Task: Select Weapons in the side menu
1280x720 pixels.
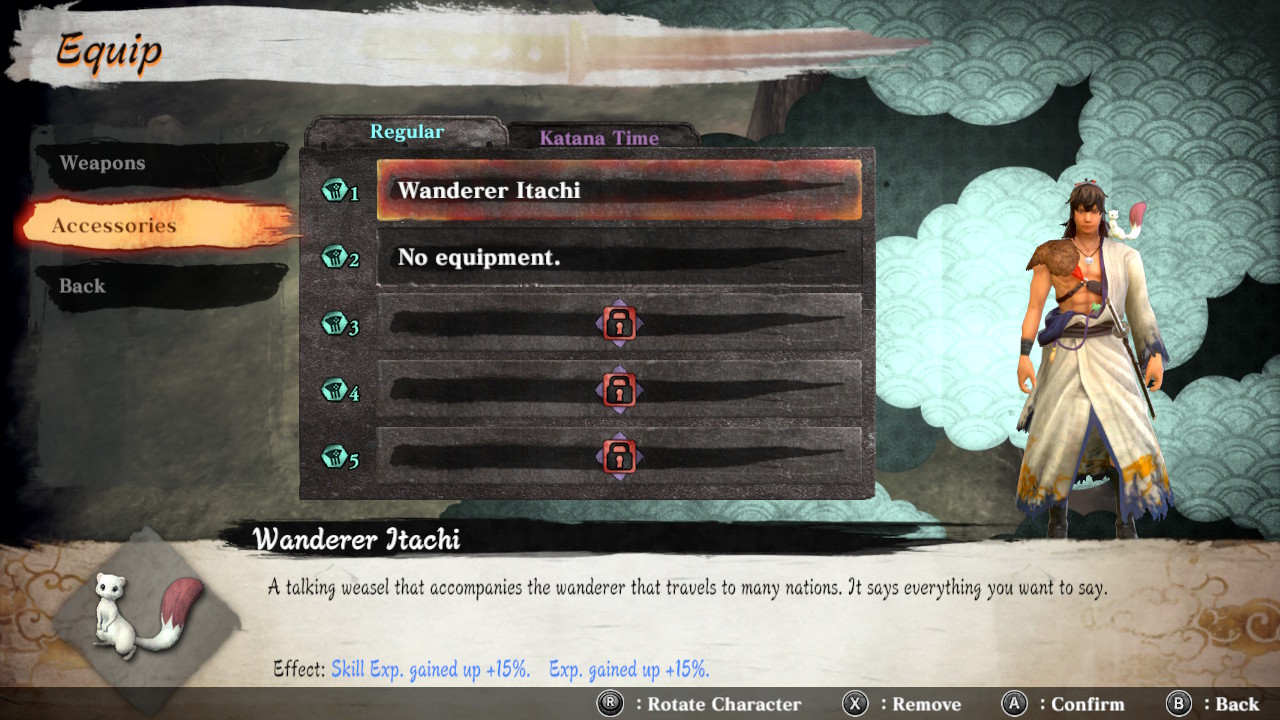Action: pyautogui.click(x=106, y=163)
